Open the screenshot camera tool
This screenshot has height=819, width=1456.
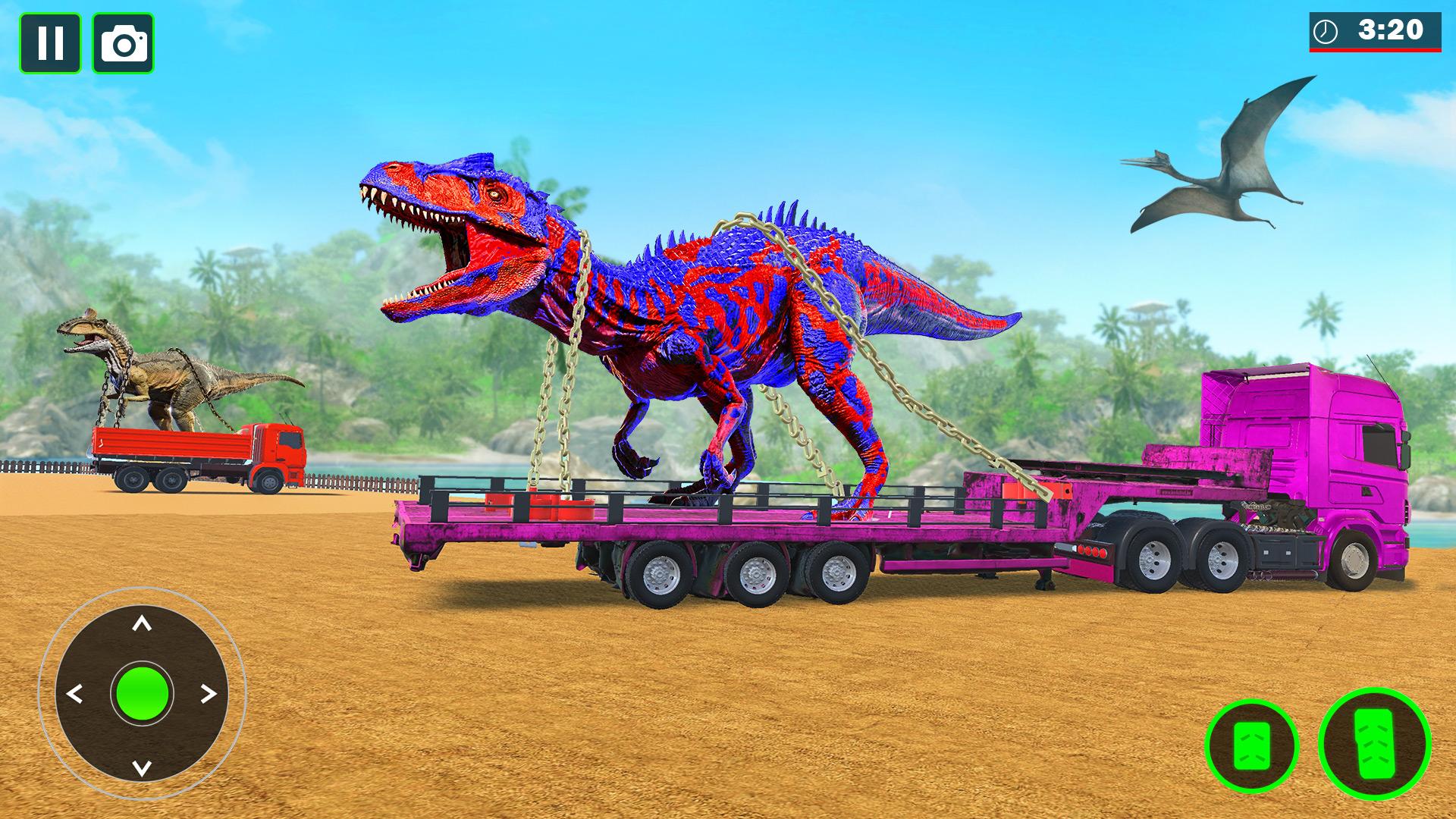(121, 42)
